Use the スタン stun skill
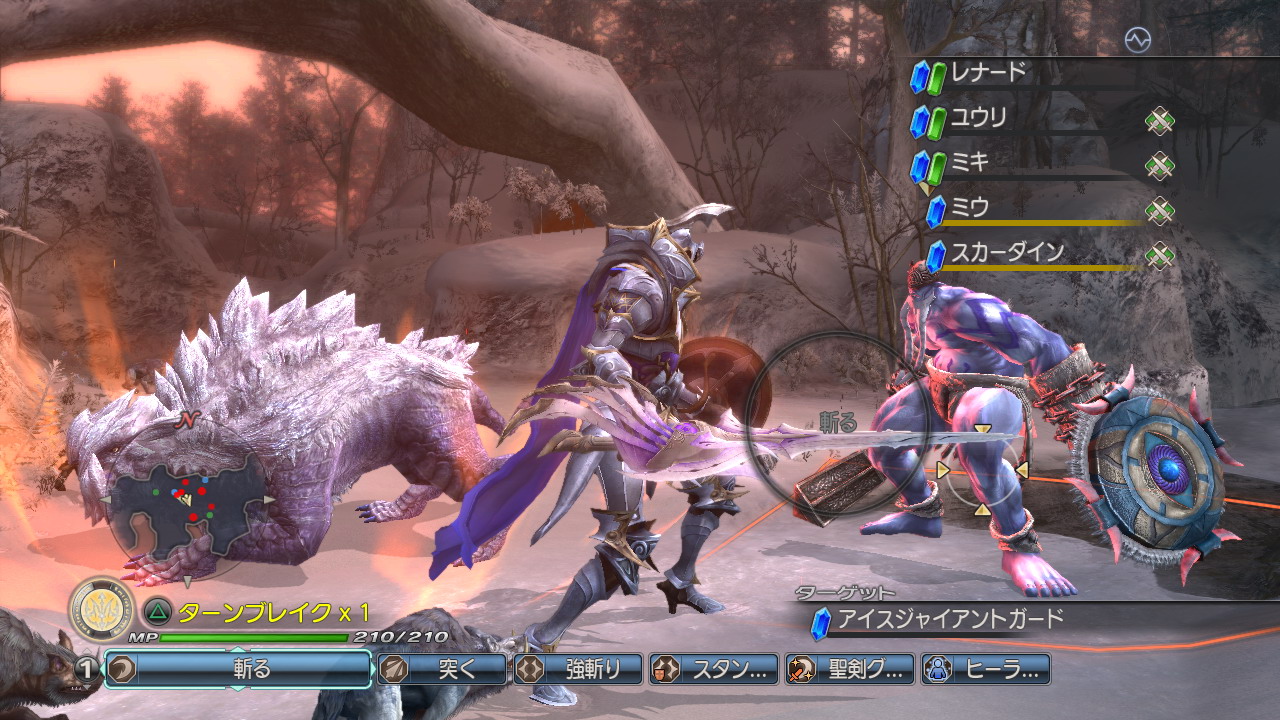 point(714,669)
